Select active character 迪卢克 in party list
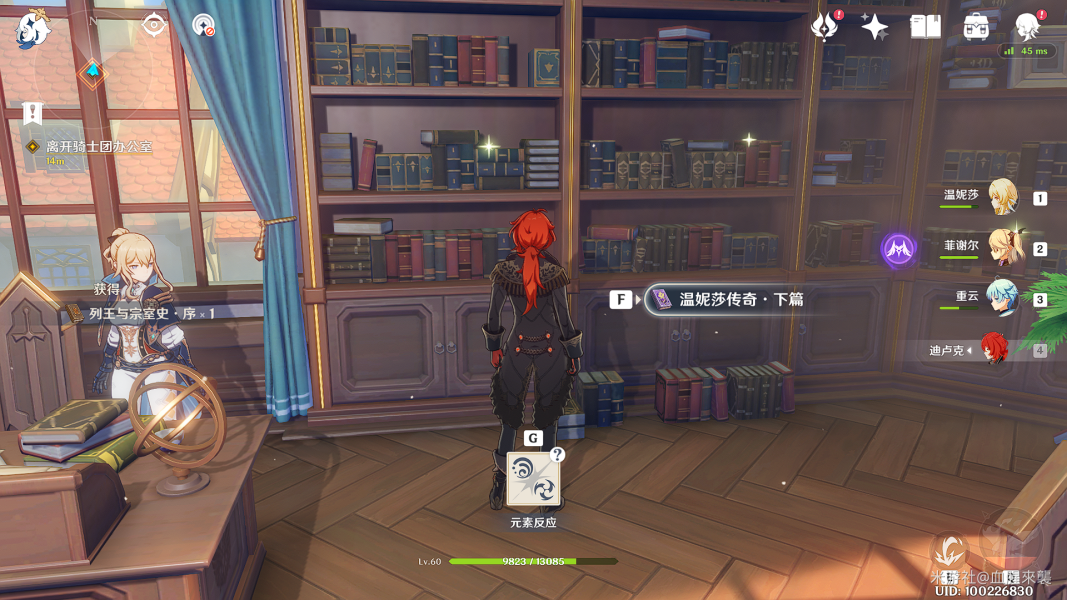 (992, 349)
